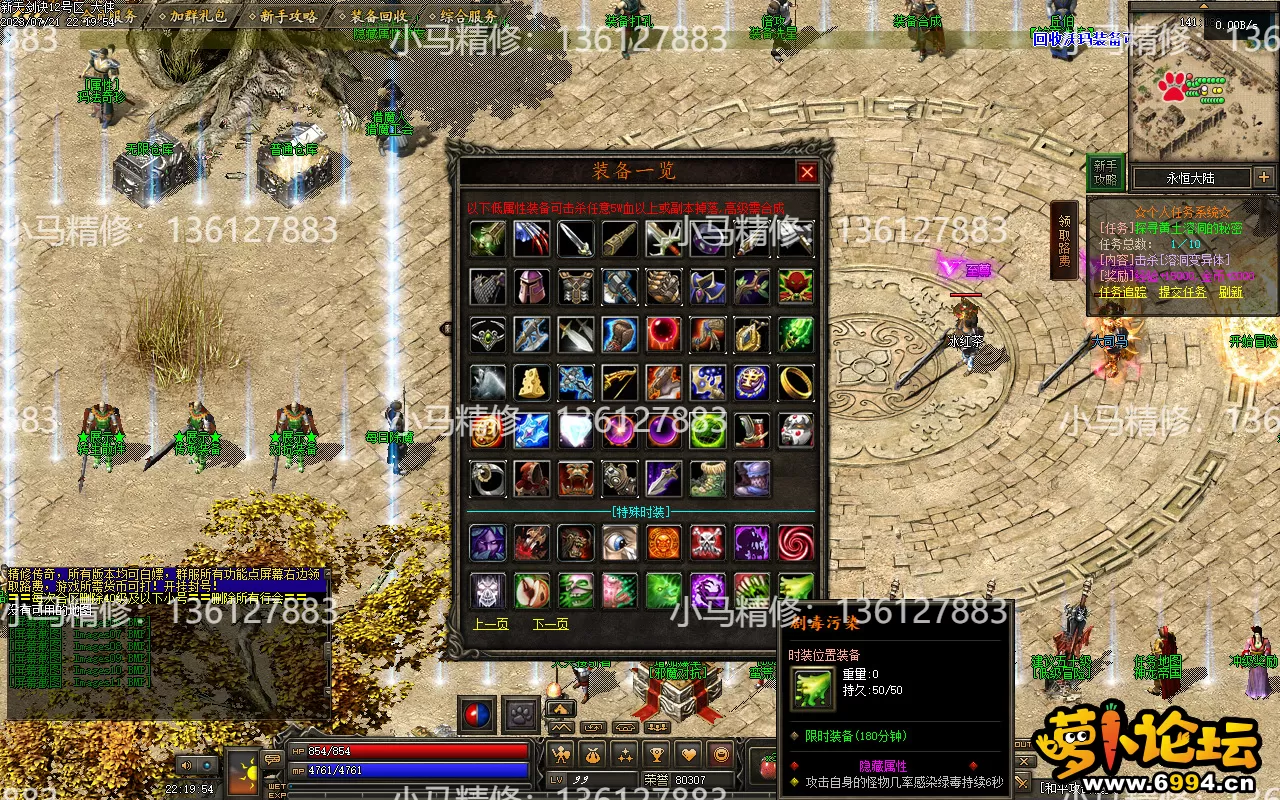This screenshot has height=800, width=1280.
Task: Close the 装备一览 equipment window
Action: point(807,172)
